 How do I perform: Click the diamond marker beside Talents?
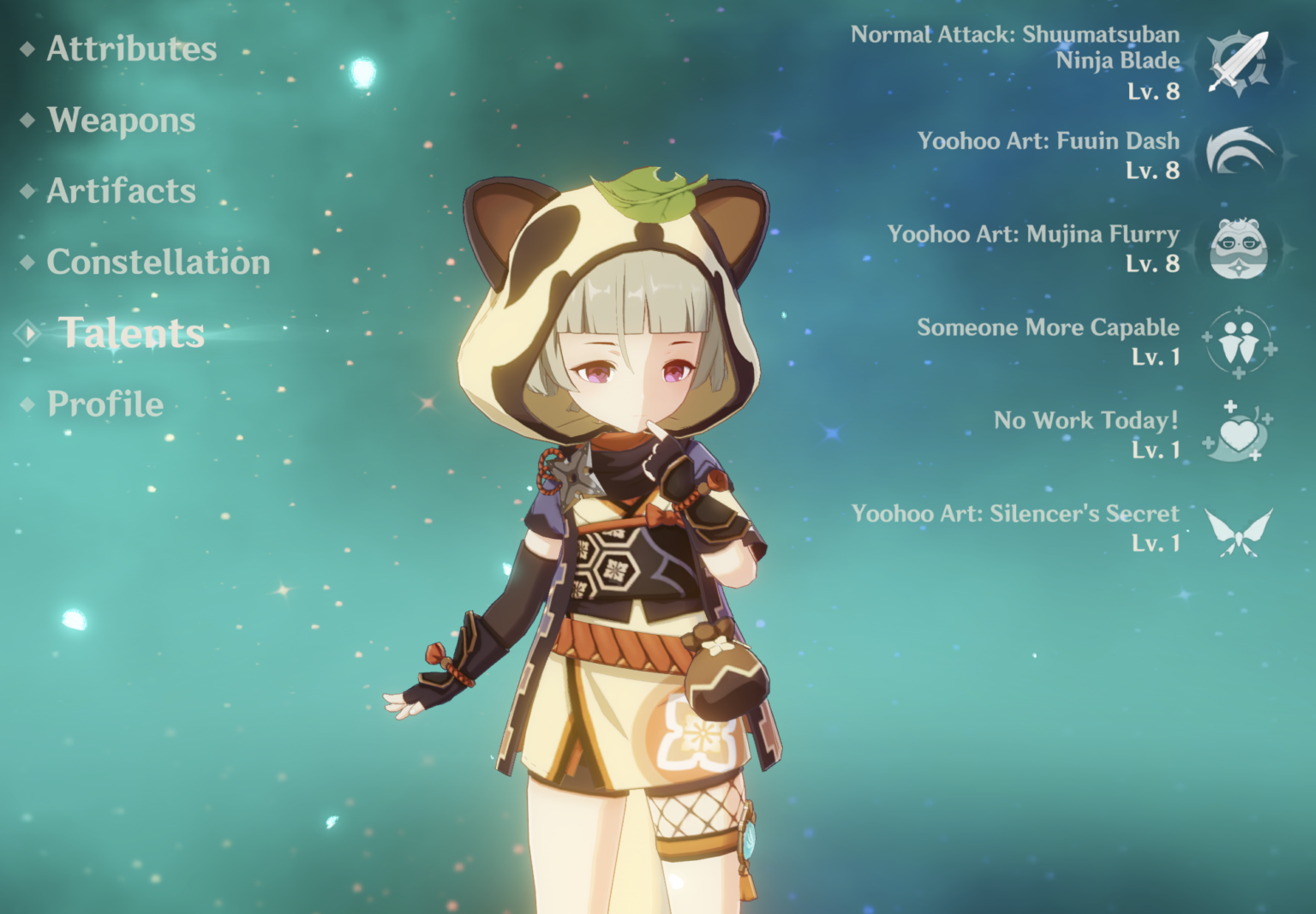[28, 333]
